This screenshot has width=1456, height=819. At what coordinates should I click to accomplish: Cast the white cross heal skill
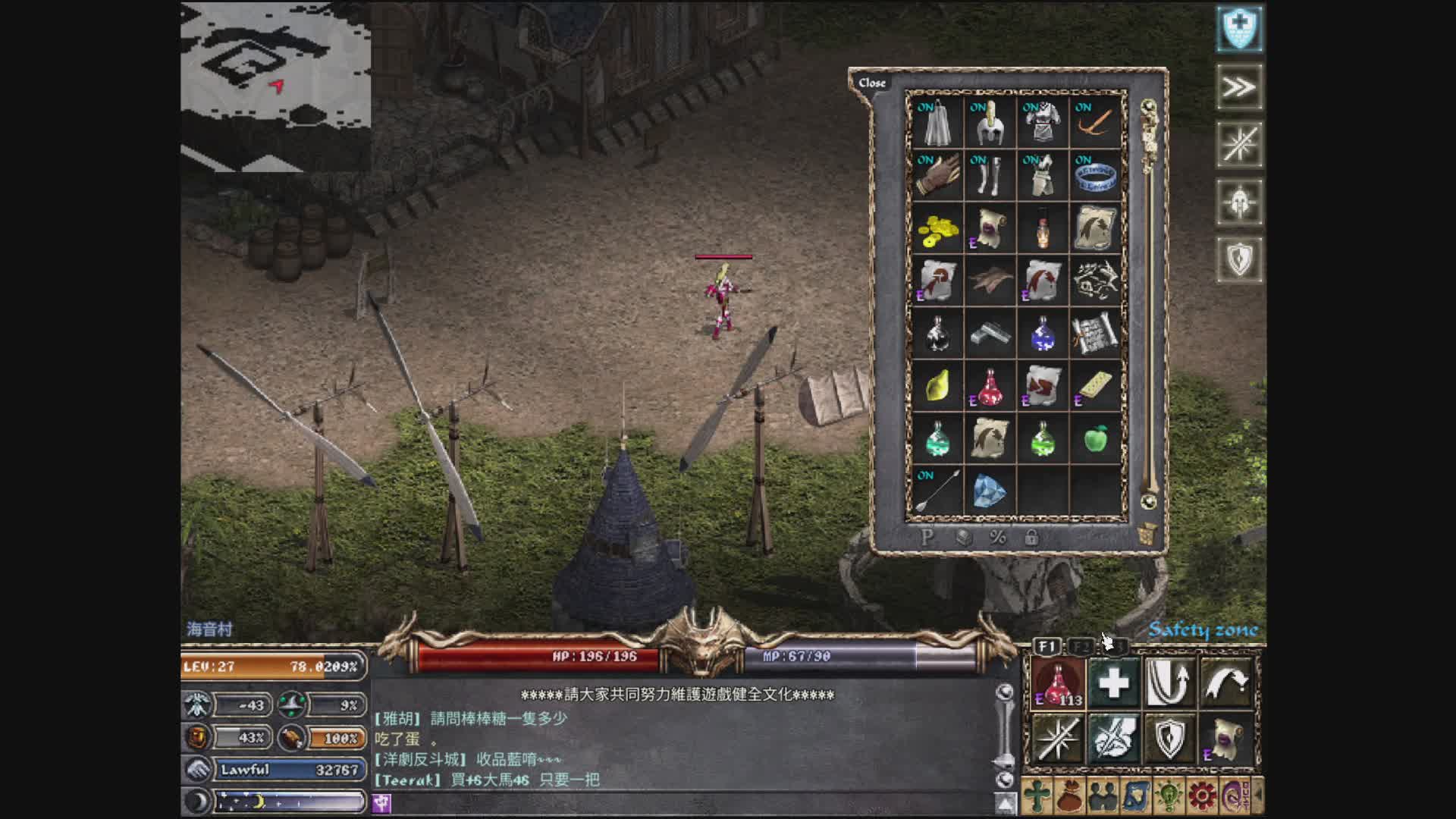tap(1113, 682)
